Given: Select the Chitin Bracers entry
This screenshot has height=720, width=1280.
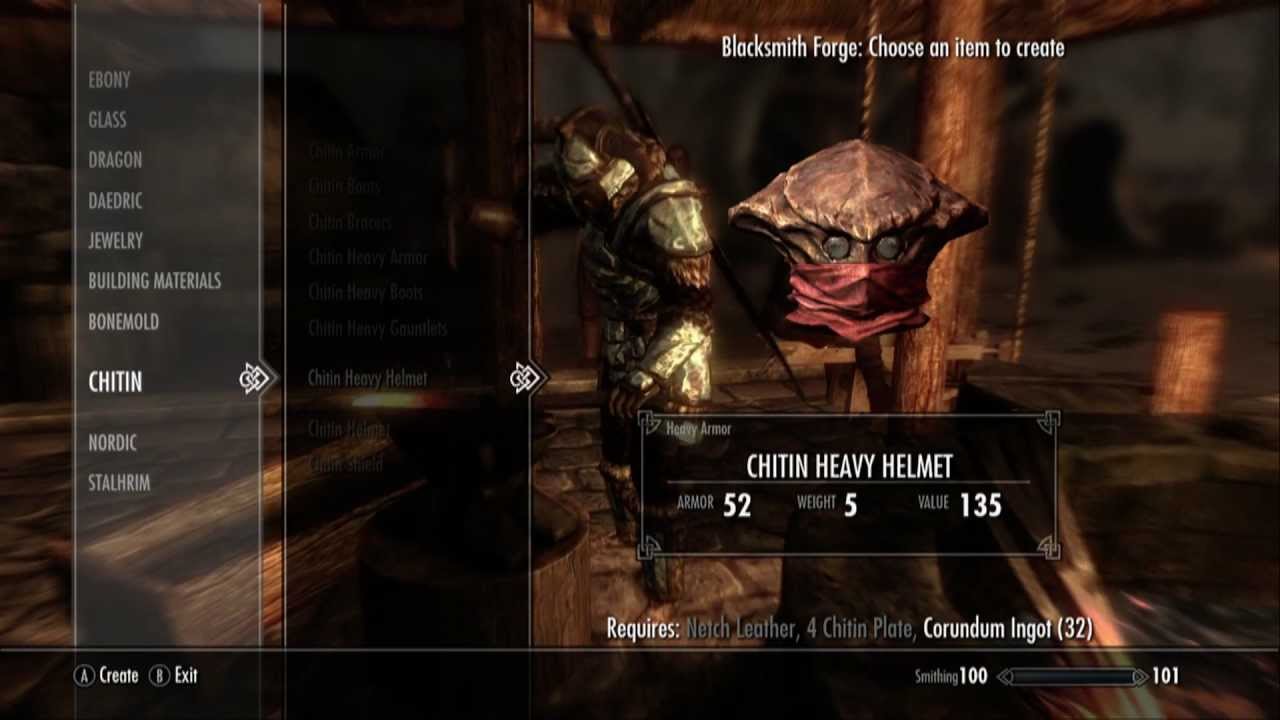Looking at the screenshot, I should coord(350,222).
